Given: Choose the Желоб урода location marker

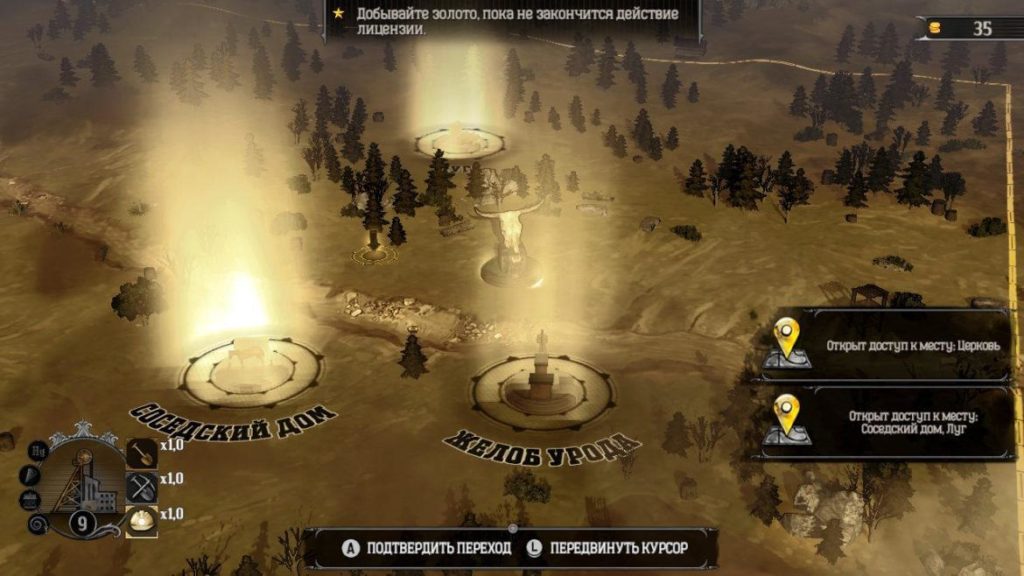Looking at the screenshot, I should (x=541, y=387).
